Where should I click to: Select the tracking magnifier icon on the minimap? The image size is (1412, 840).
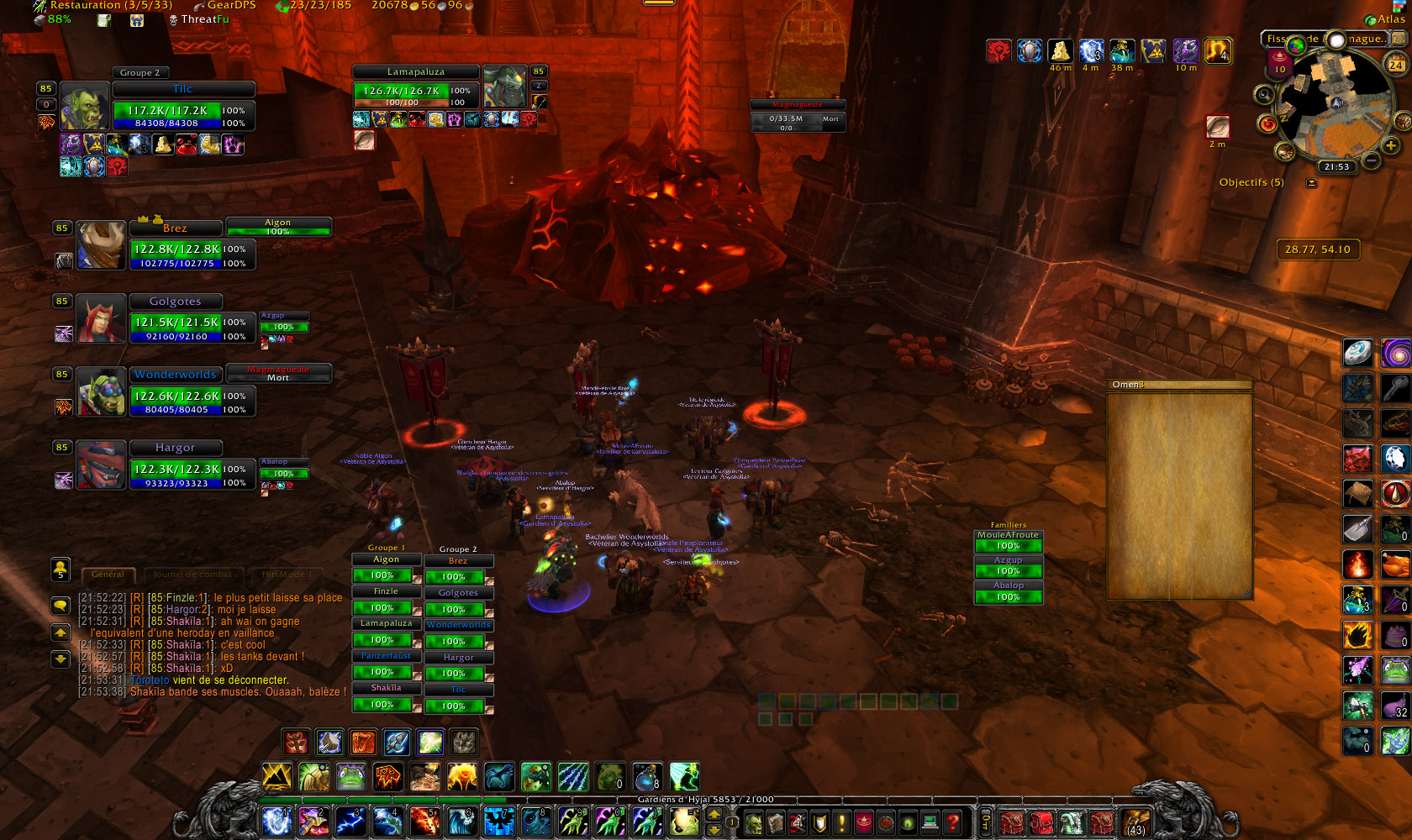click(x=1263, y=95)
